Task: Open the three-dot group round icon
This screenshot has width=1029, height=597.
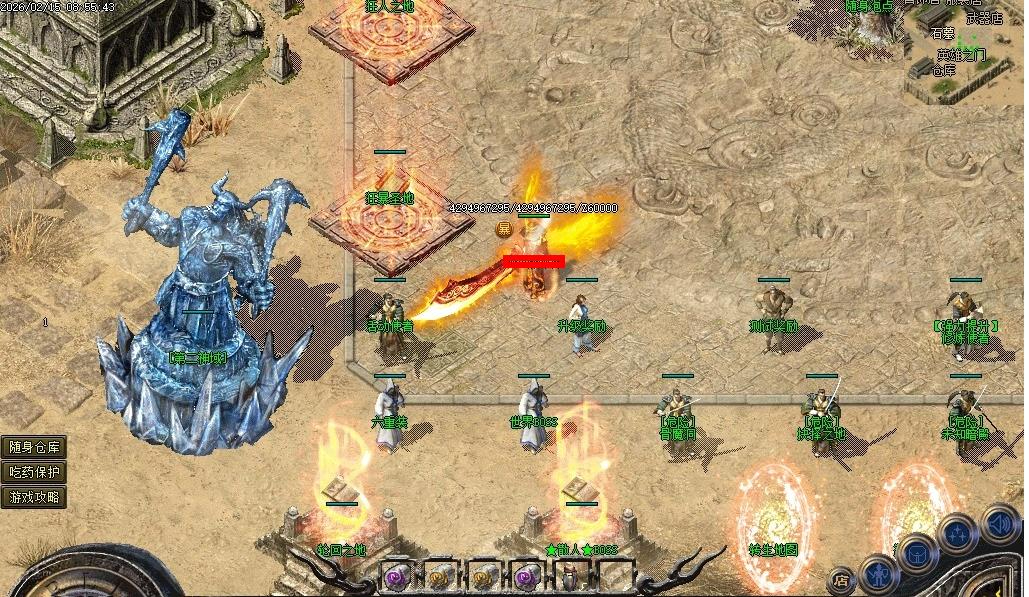Action: (x=957, y=533)
